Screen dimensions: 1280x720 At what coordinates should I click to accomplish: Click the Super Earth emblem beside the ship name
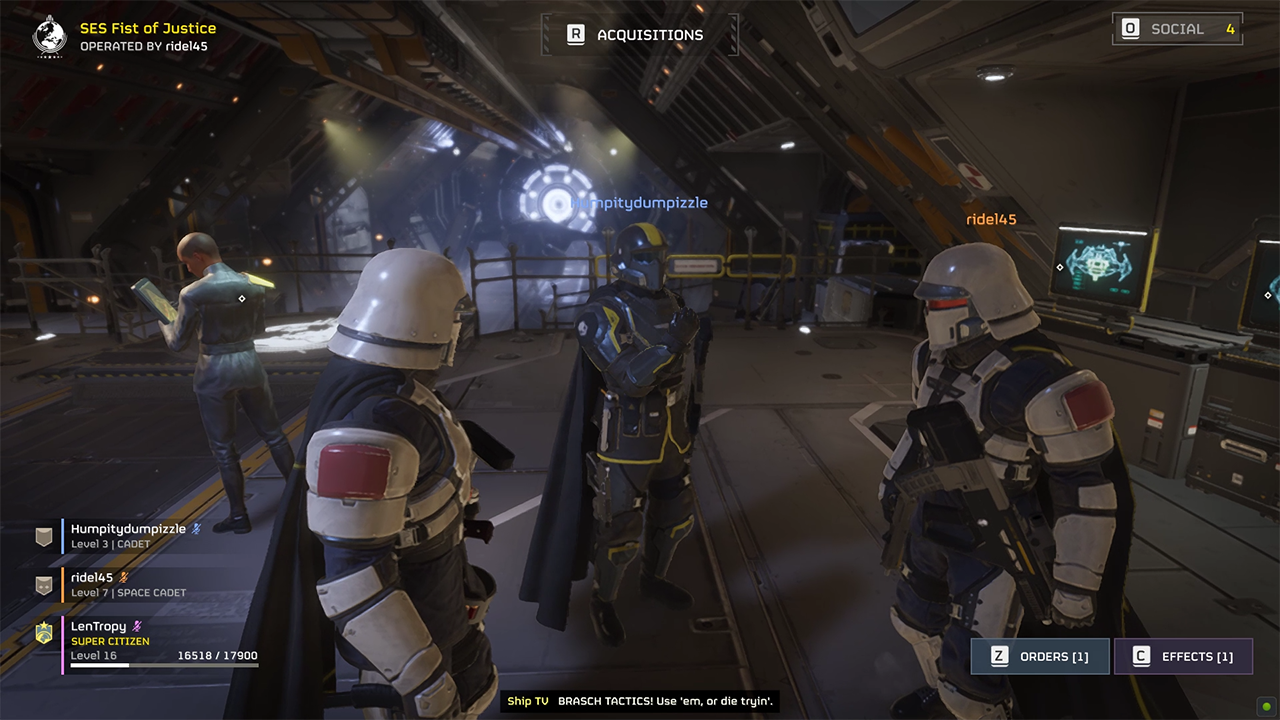click(49, 36)
